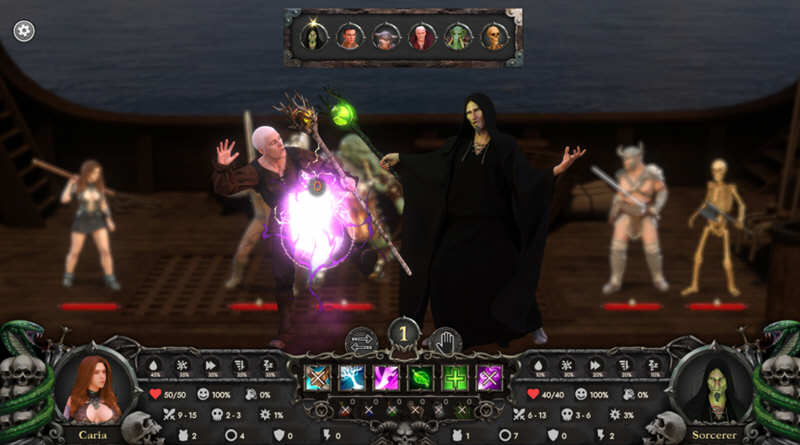Activate the crossed swords attack ability

[317, 378]
